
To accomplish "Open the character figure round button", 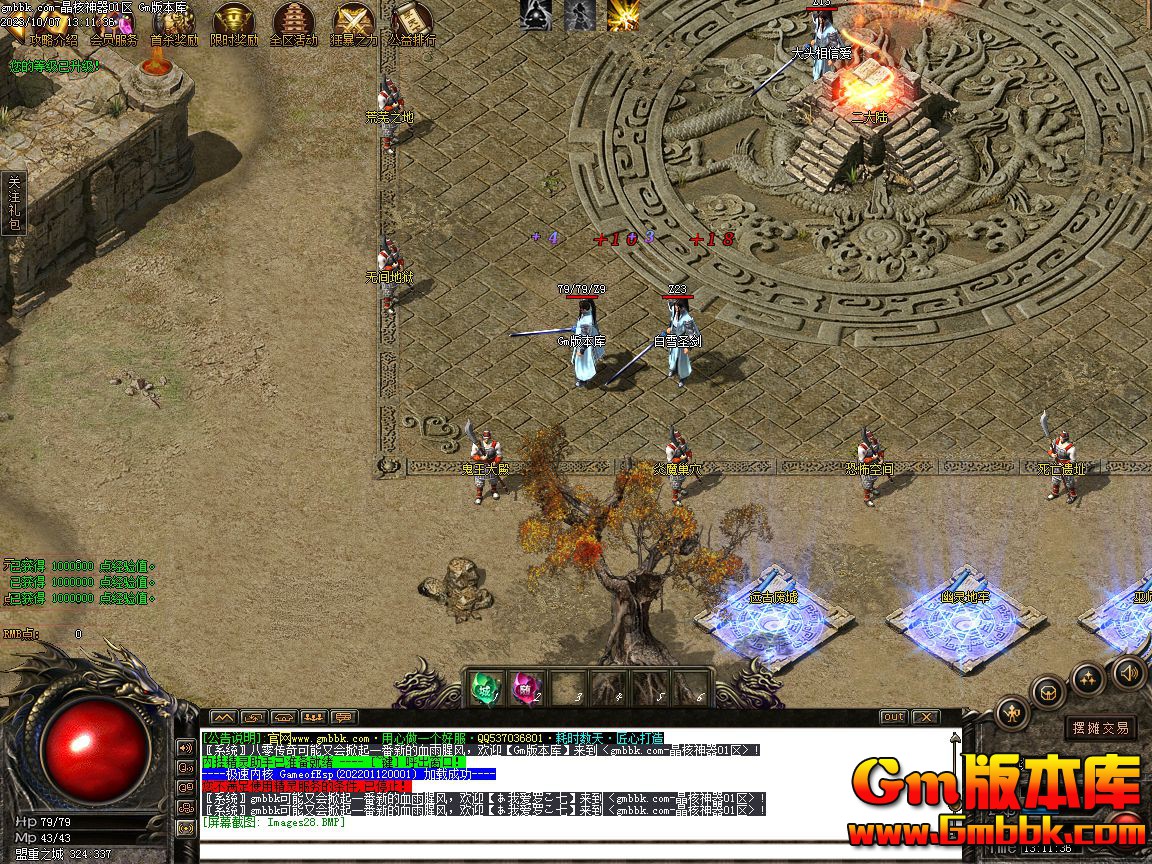I will 1013,714.
